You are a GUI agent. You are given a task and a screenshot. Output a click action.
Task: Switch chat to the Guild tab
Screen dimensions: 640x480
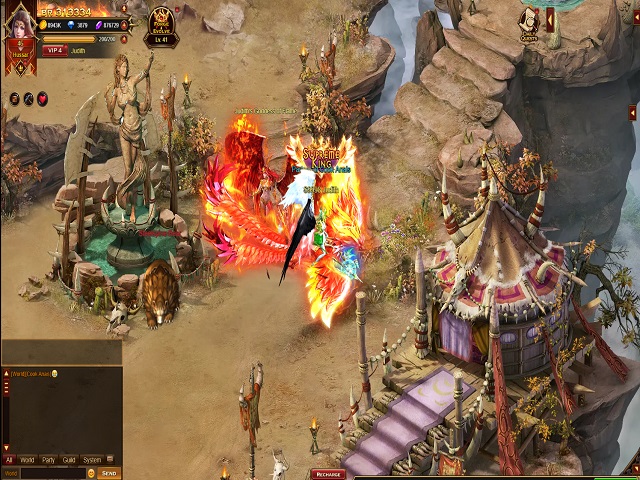(x=68, y=460)
